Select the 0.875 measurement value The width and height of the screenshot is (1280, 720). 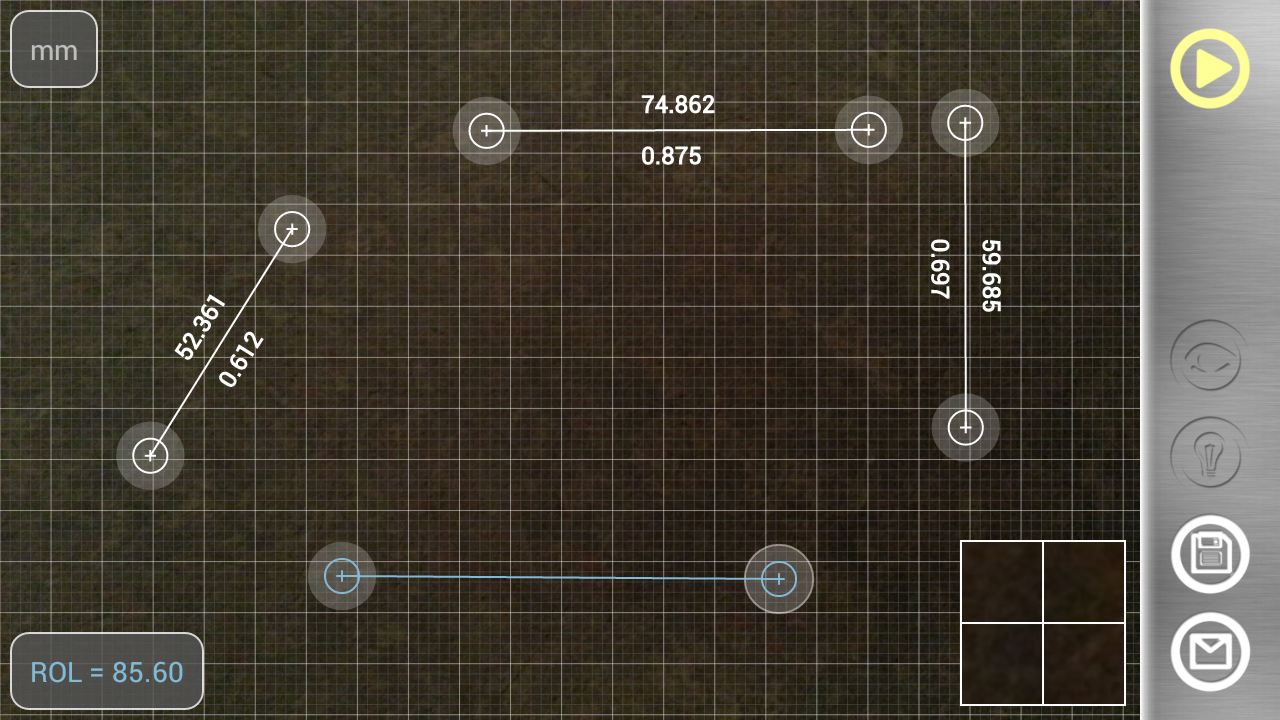[672, 156]
